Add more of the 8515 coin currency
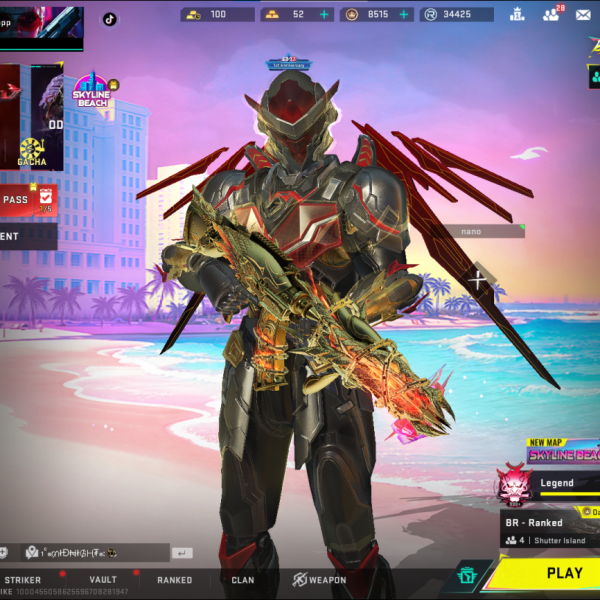The width and height of the screenshot is (600, 600). [x=404, y=15]
